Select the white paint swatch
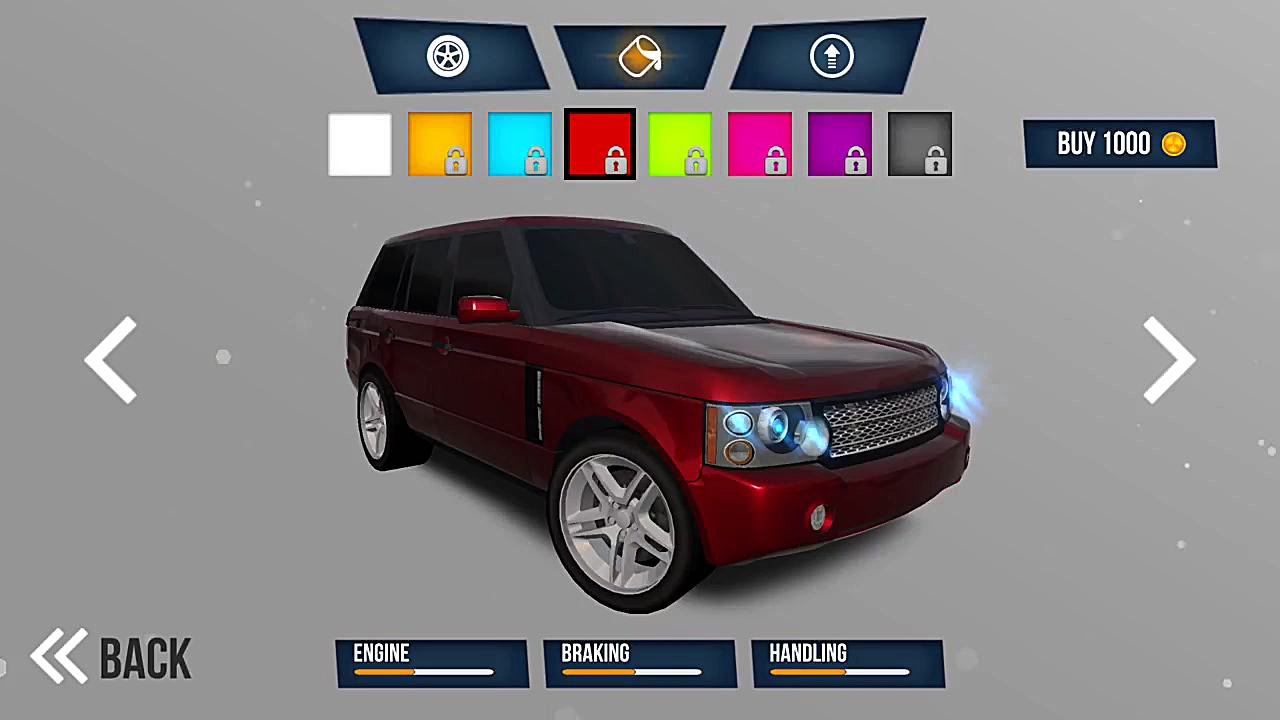 coord(359,144)
